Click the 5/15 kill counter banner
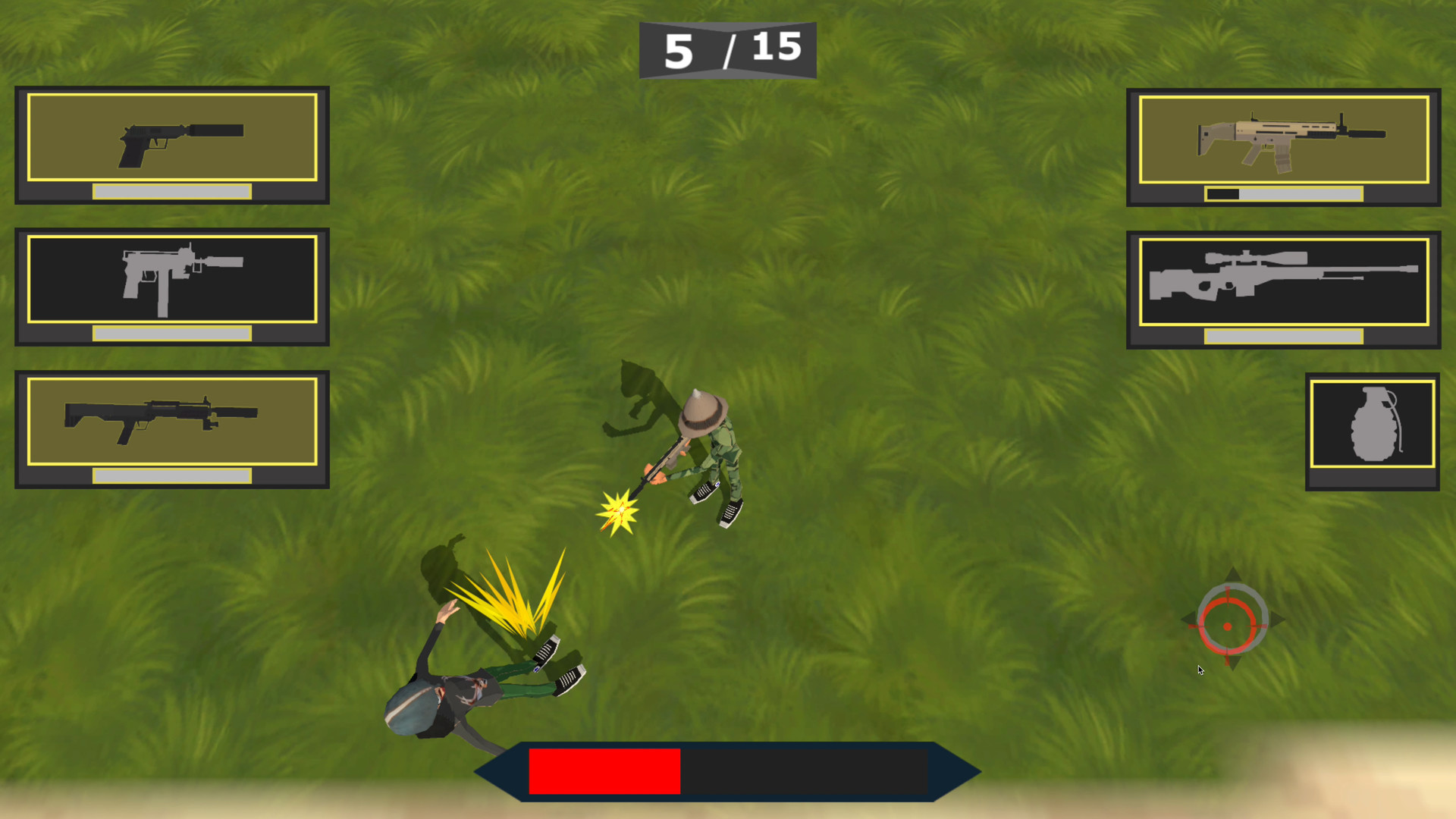 pos(726,48)
